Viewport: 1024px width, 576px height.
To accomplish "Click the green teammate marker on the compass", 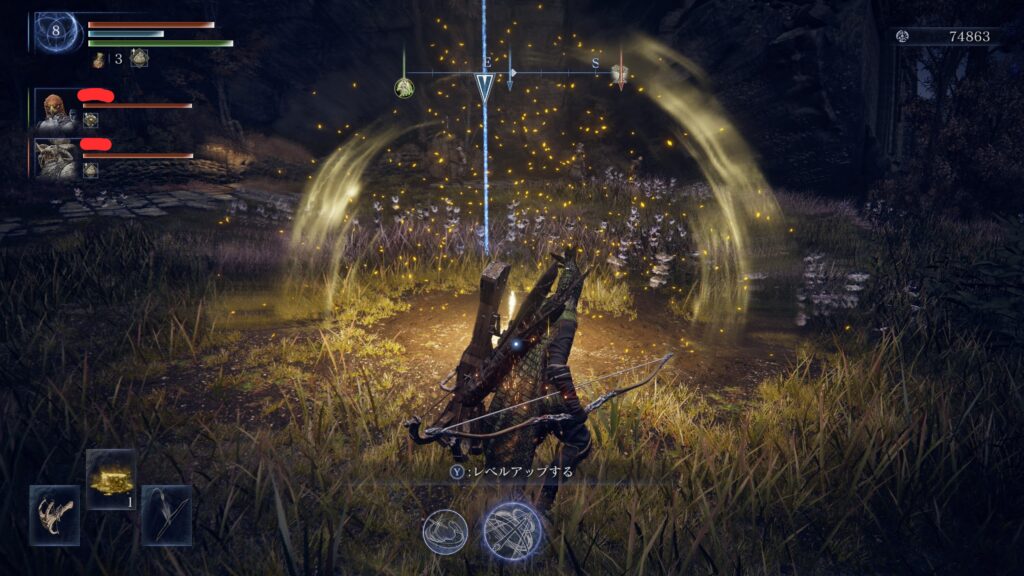I will [404, 88].
